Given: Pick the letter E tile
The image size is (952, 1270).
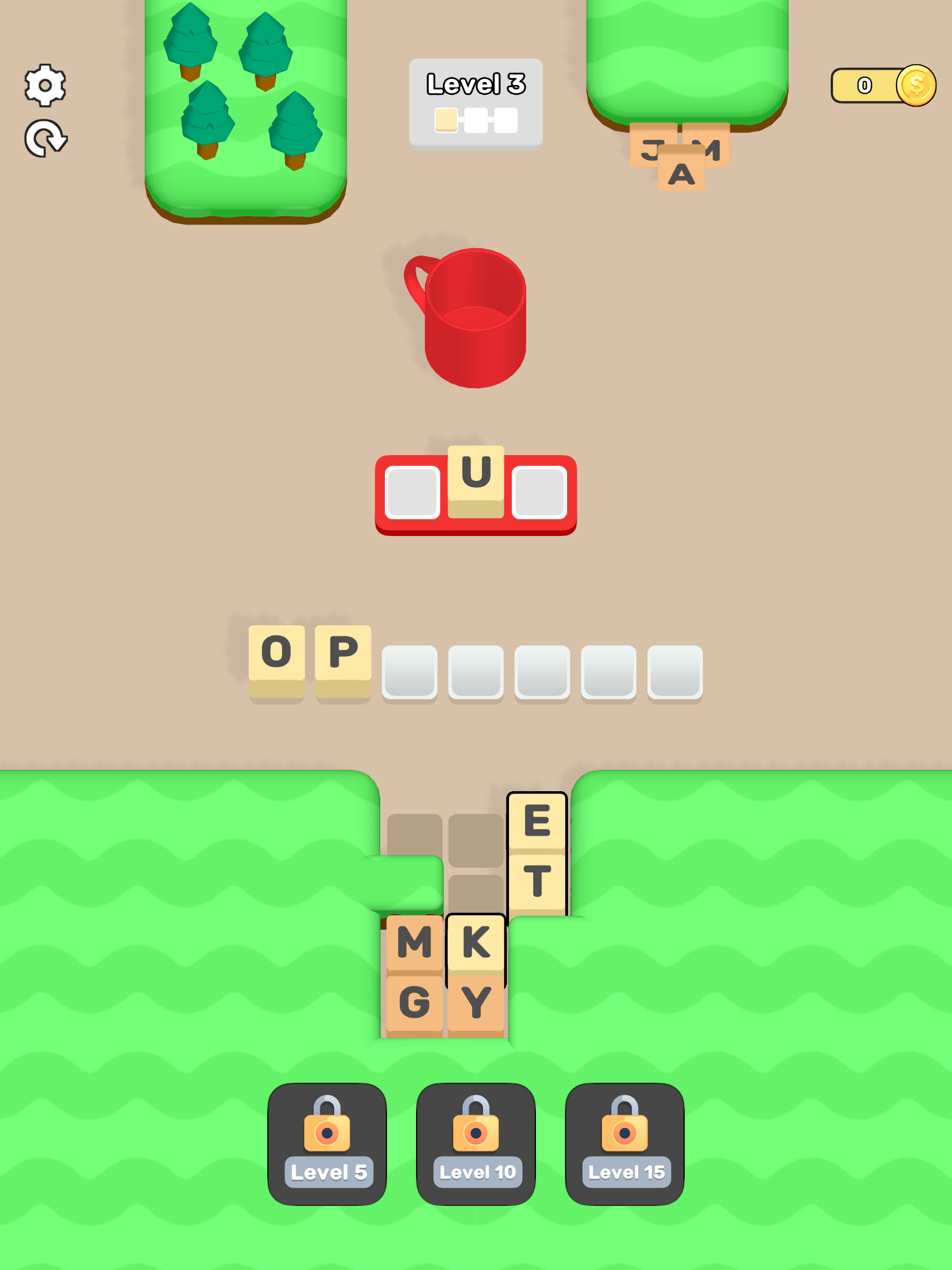Looking at the screenshot, I should point(538,823).
